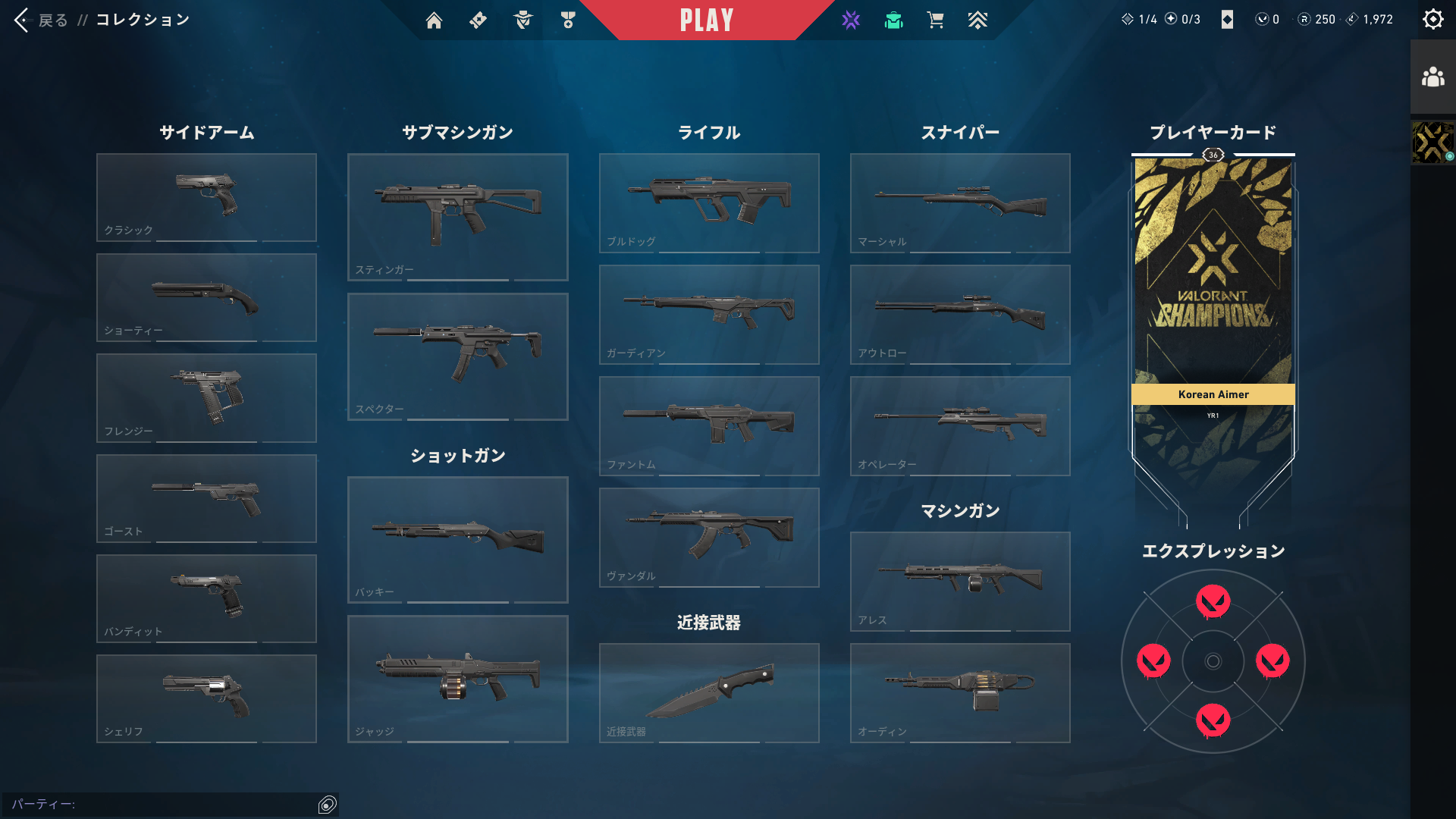Click the back arrow next to 戻る
The width and height of the screenshot is (1456, 819).
tap(20, 20)
